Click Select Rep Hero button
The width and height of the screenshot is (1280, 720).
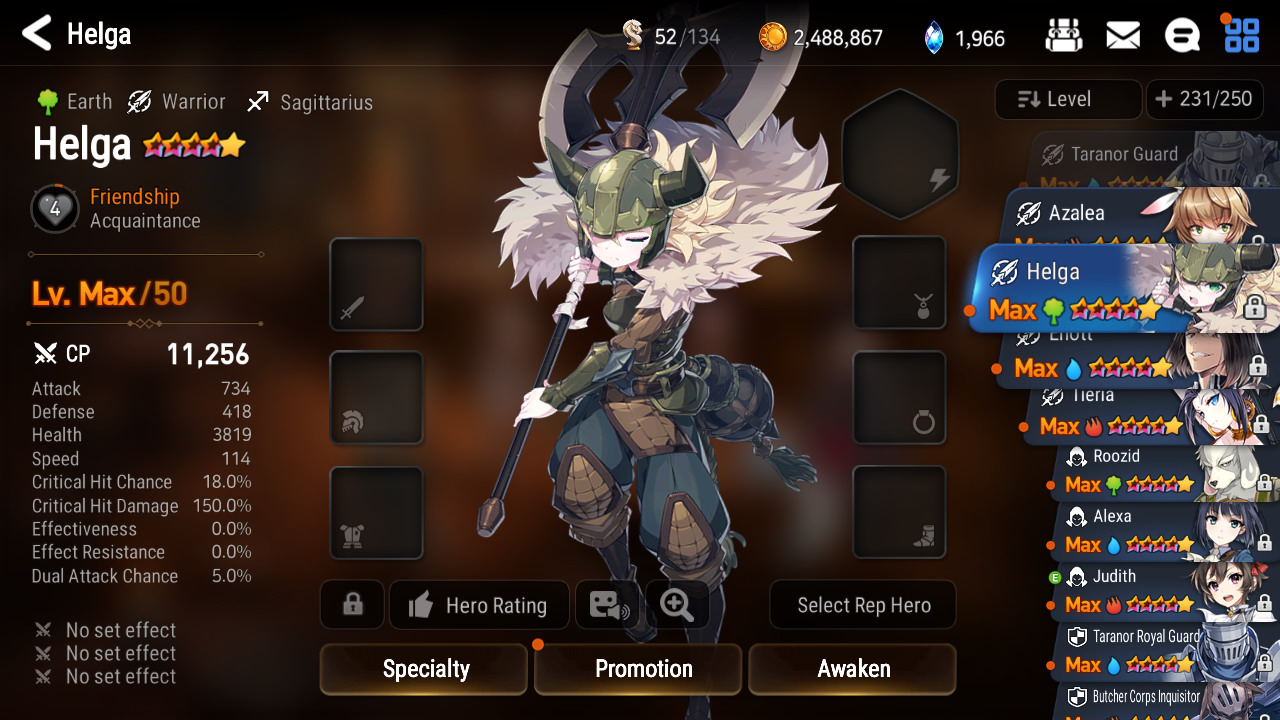pyautogui.click(x=863, y=605)
